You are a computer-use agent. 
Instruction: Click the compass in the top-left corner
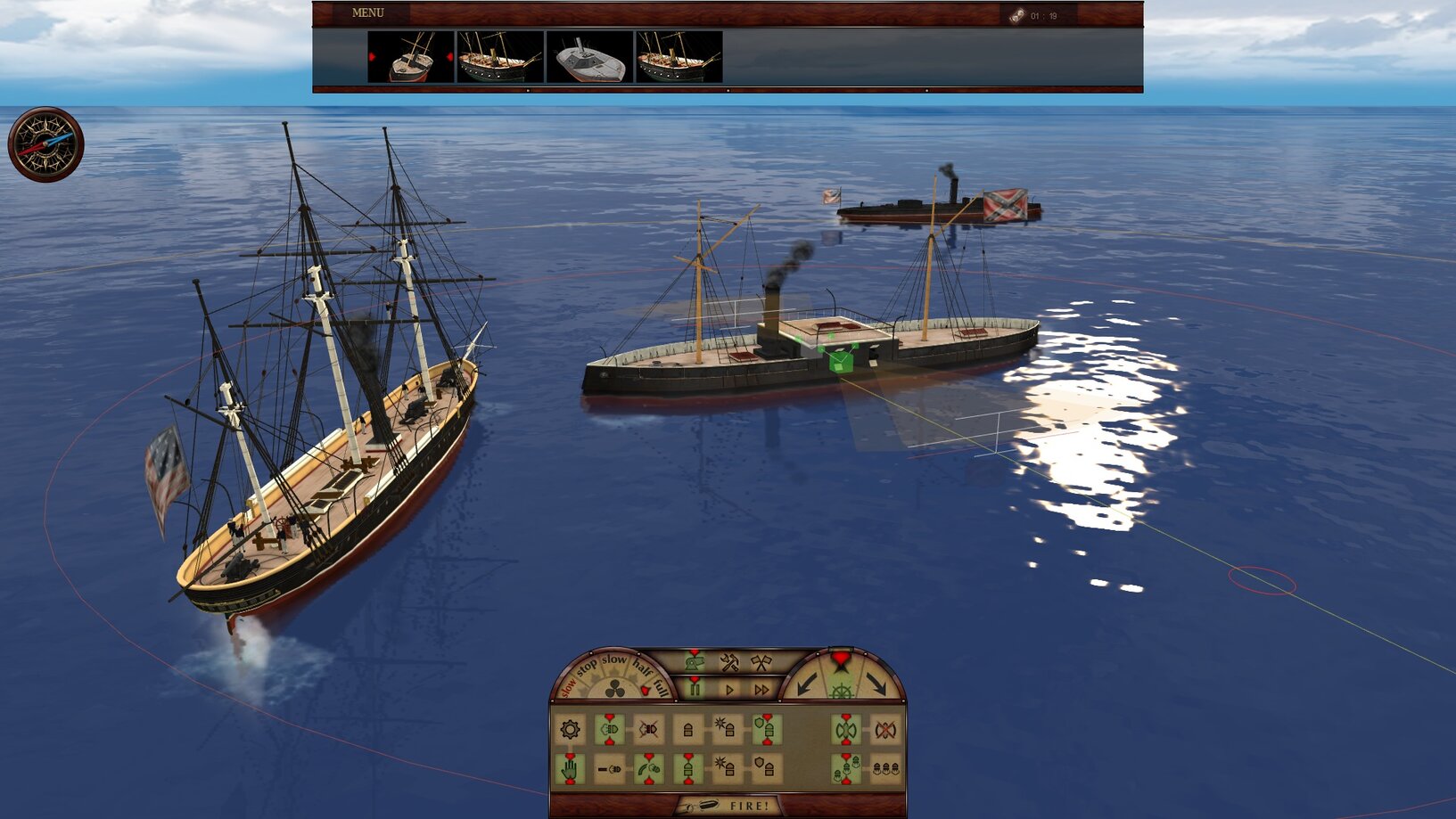pyautogui.click(x=45, y=144)
